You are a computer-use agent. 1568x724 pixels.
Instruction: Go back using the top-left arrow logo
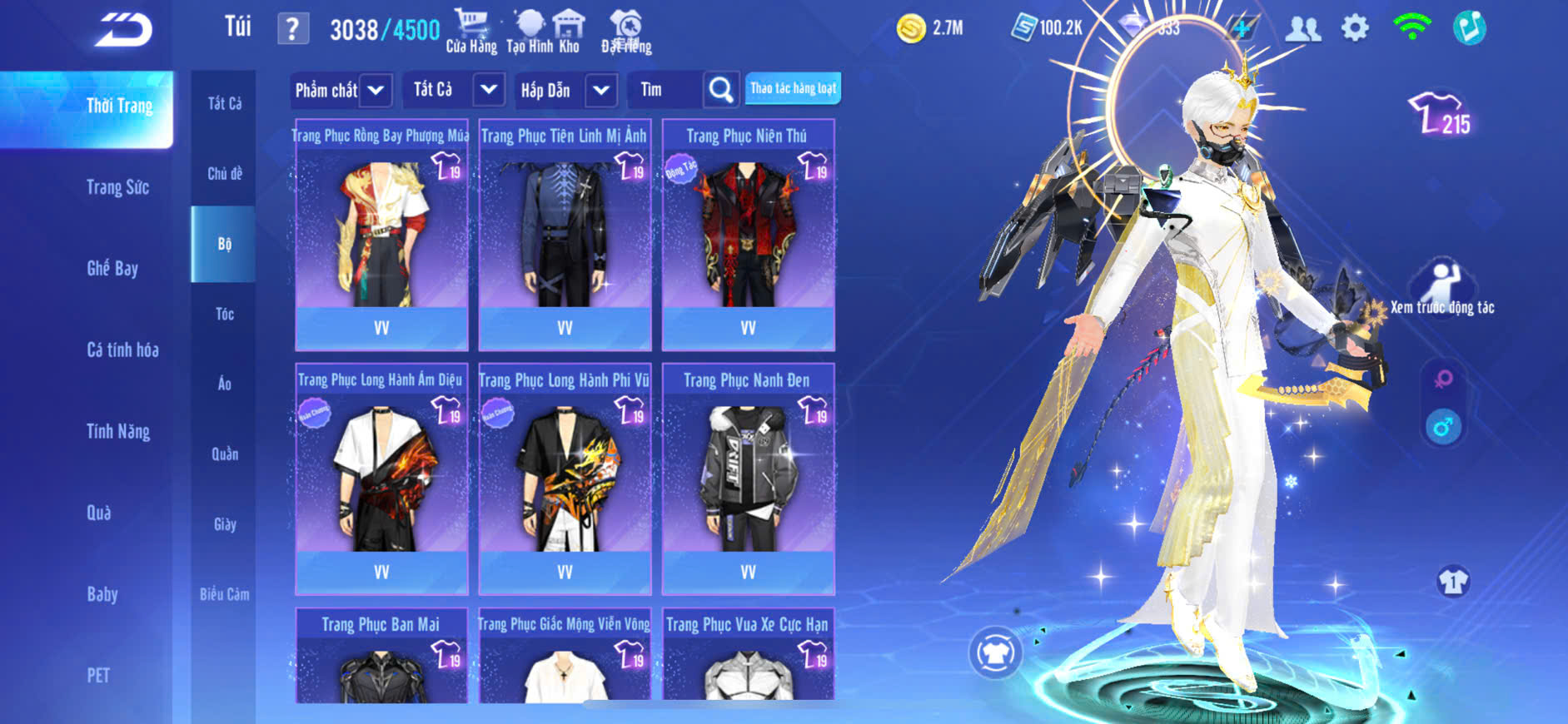(x=123, y=30)
